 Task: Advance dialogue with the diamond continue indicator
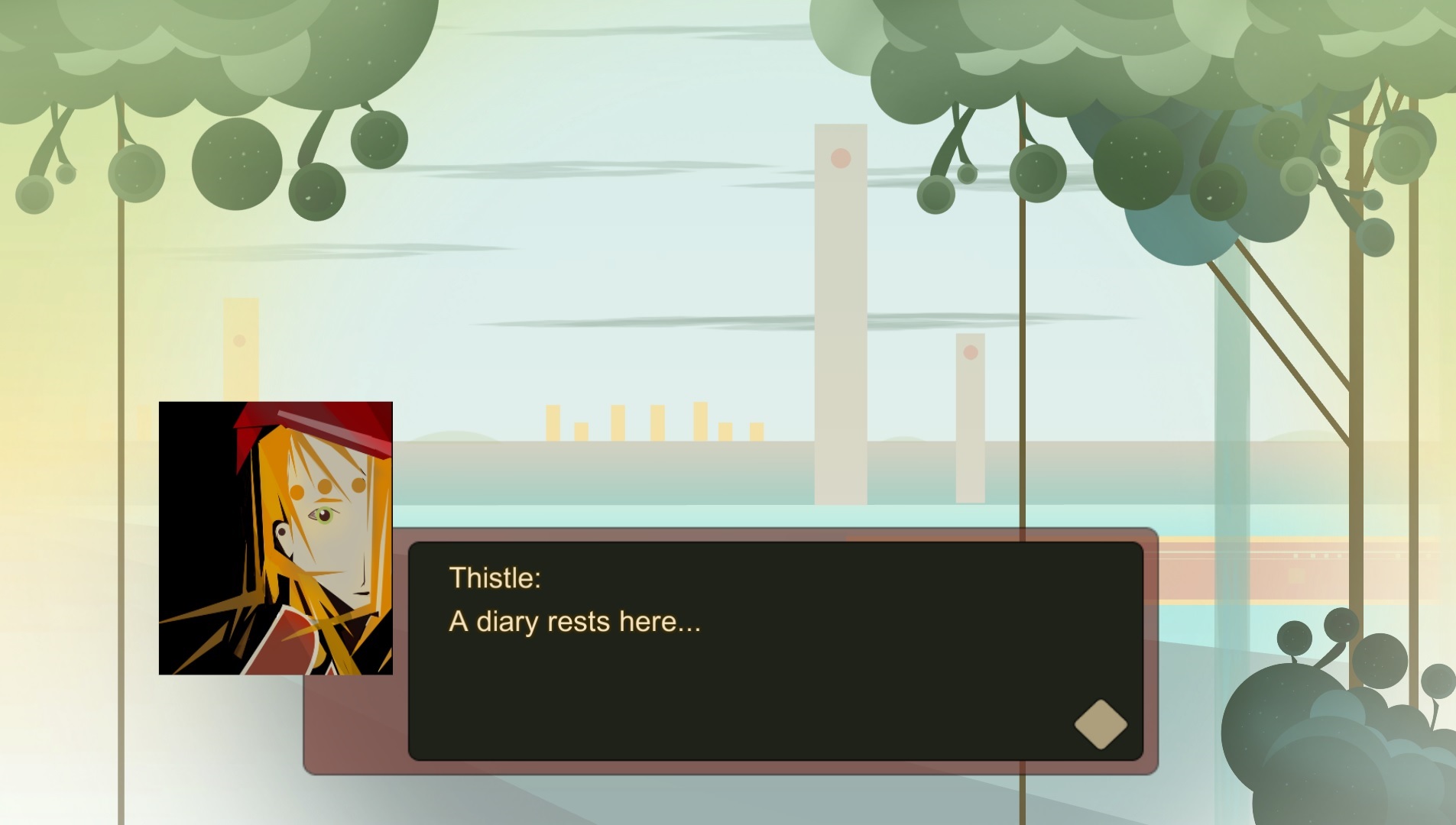[x=1101, y=724]
